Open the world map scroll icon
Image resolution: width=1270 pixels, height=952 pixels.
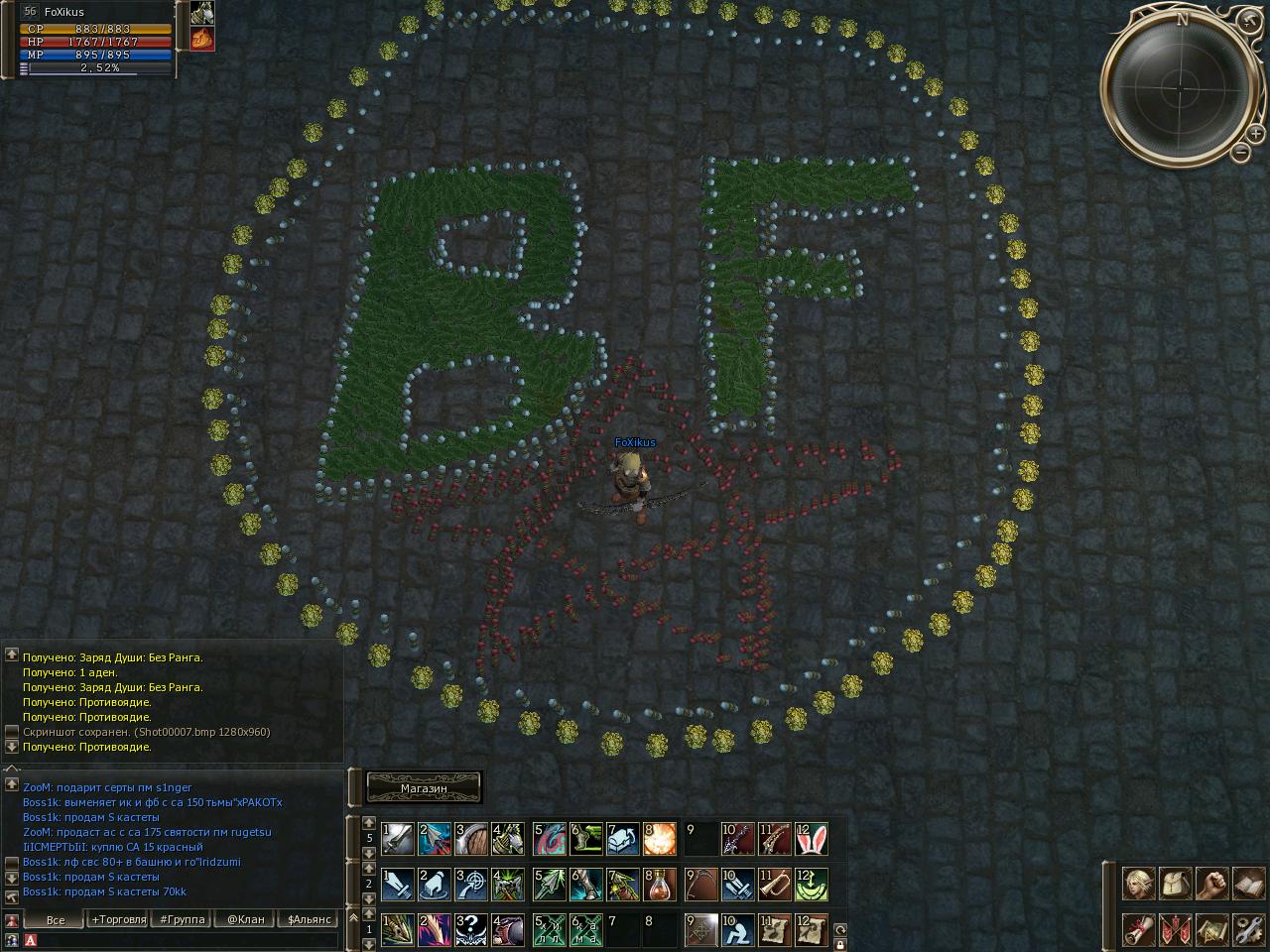click(x=1211, y=929)
